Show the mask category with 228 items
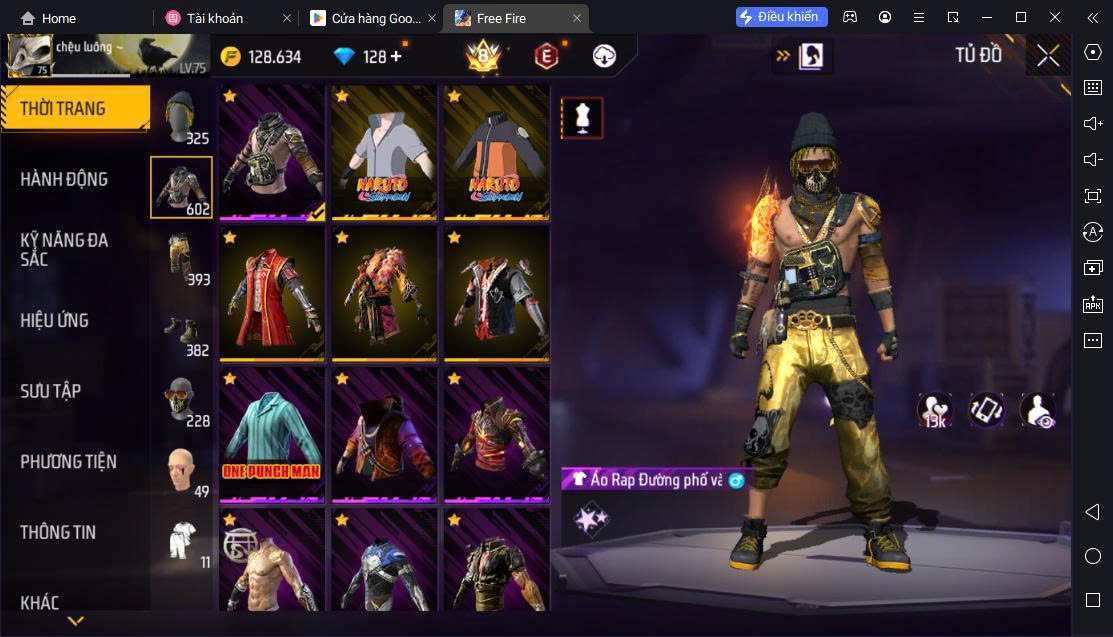 click(181, 398)
